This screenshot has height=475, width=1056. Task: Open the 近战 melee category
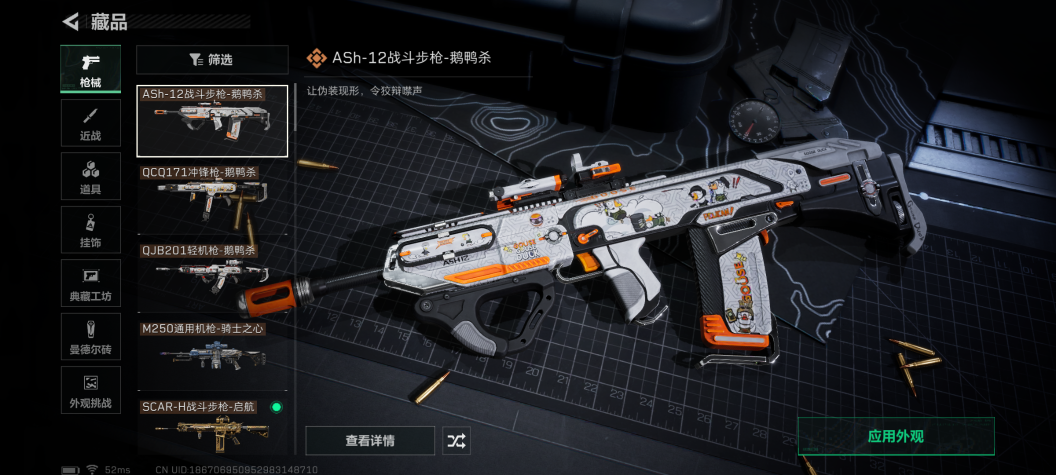[x=90, y=123]
